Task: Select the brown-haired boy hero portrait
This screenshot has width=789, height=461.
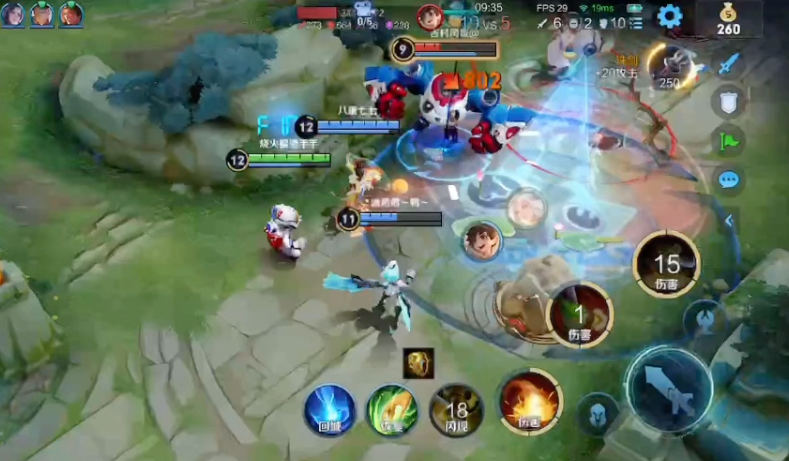Action: pyautogui.click(x=481, y=241)
